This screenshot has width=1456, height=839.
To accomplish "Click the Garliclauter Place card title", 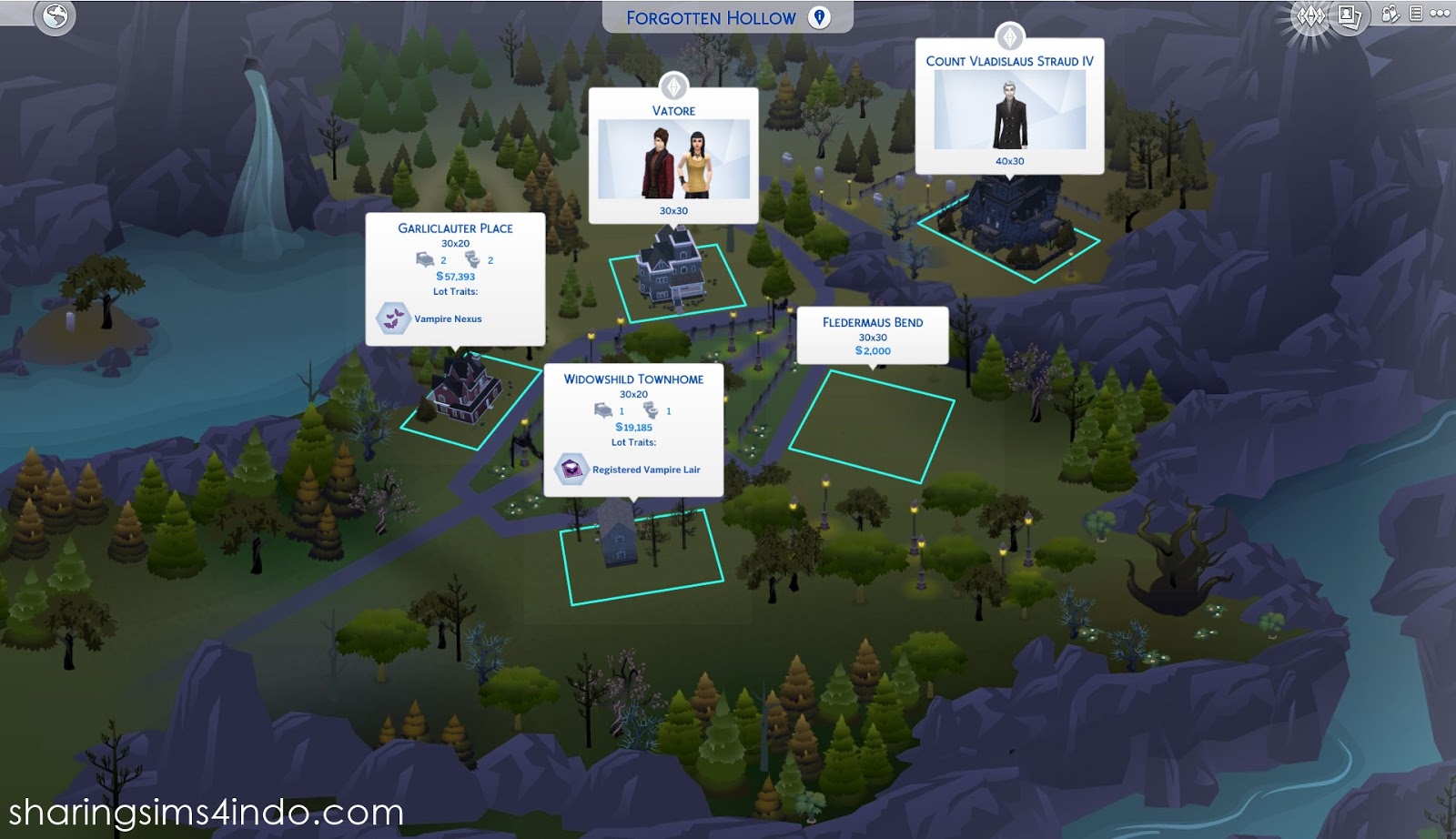I will coord(454,228).
